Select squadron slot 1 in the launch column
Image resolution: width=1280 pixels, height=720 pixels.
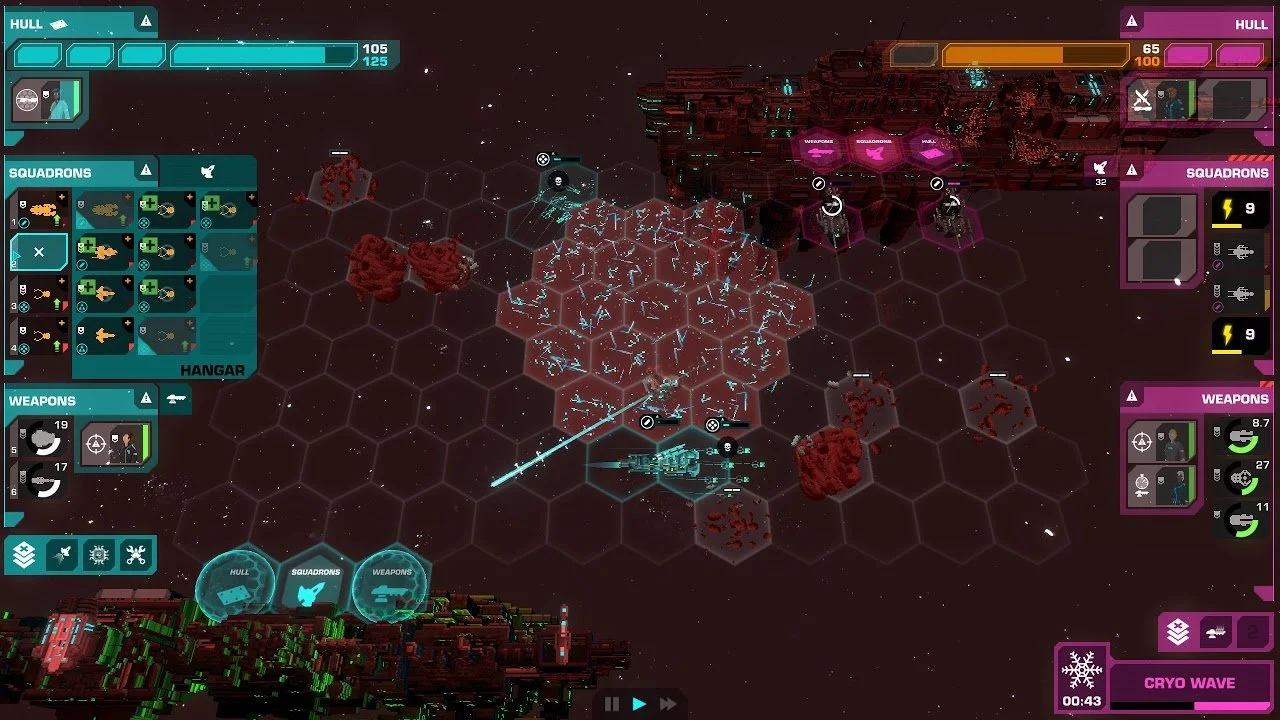point(42,211)
